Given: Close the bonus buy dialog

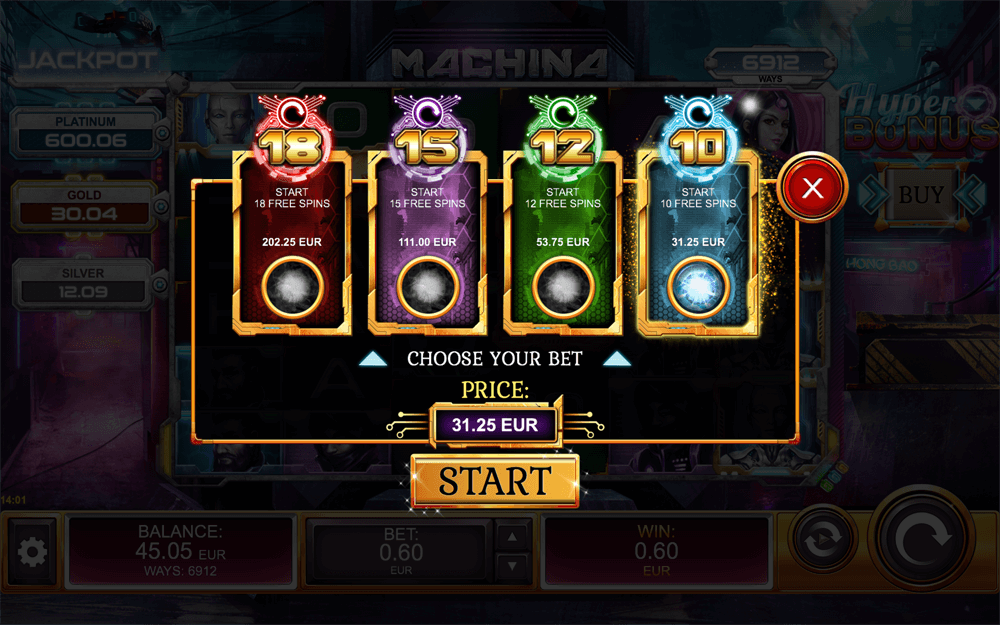Looking at the screenshot, I should [x=812, y=187].
